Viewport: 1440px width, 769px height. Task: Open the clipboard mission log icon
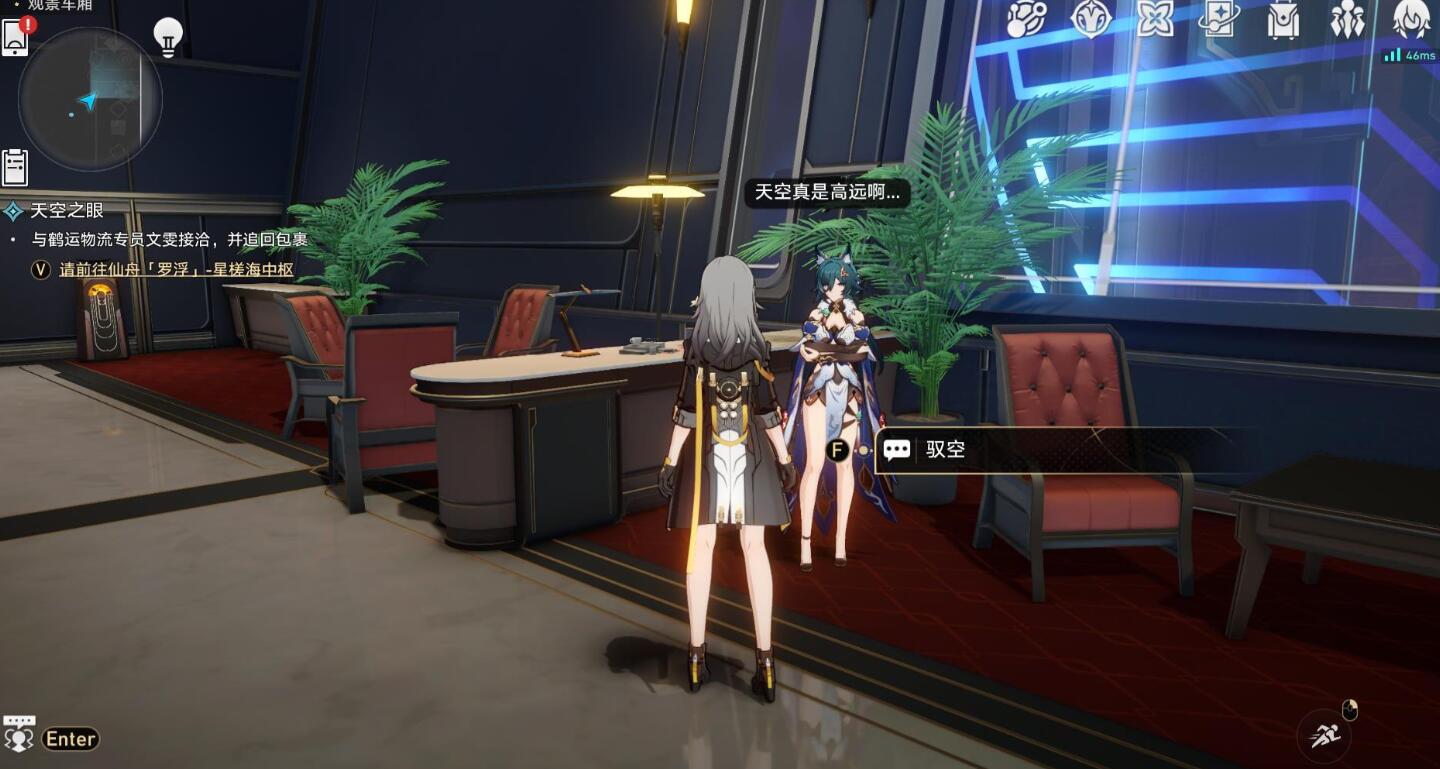pos(15,167)
